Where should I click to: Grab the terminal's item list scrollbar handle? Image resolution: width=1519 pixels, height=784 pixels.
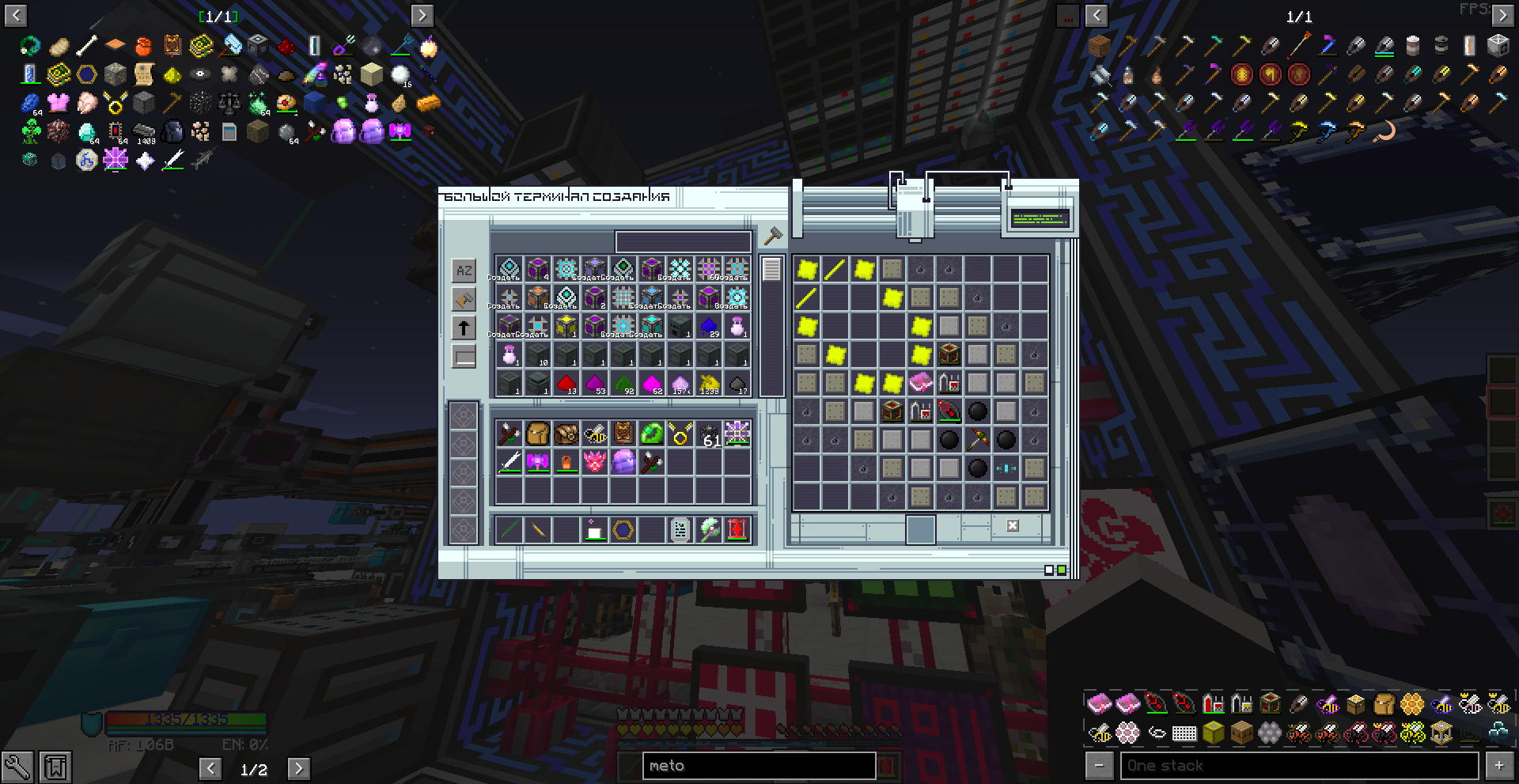pos(771,270)
